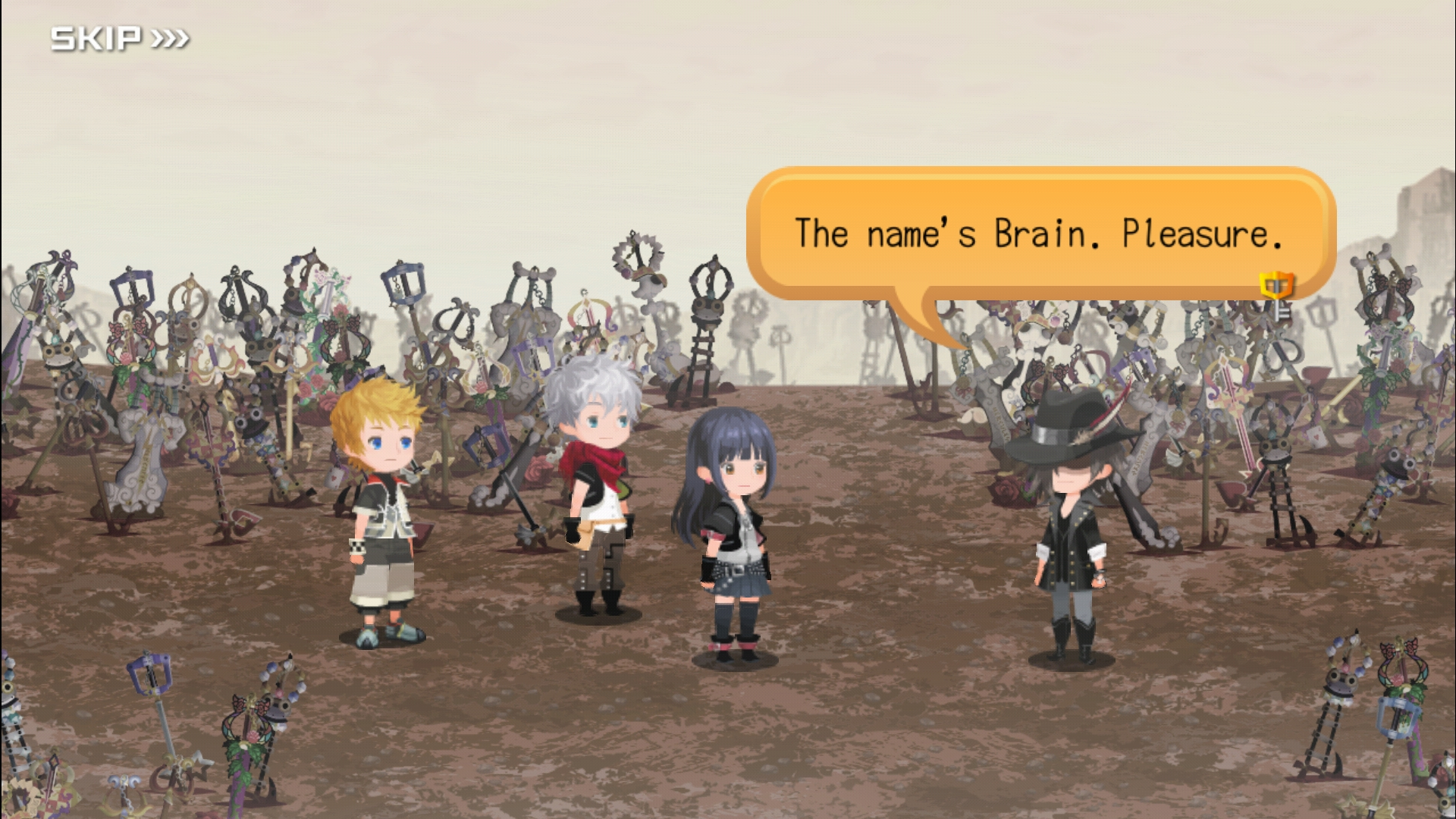This screenshot has width=1456, height=819.
Task: Skip the cutscene with the SKIP button
Action: (119, 38)
